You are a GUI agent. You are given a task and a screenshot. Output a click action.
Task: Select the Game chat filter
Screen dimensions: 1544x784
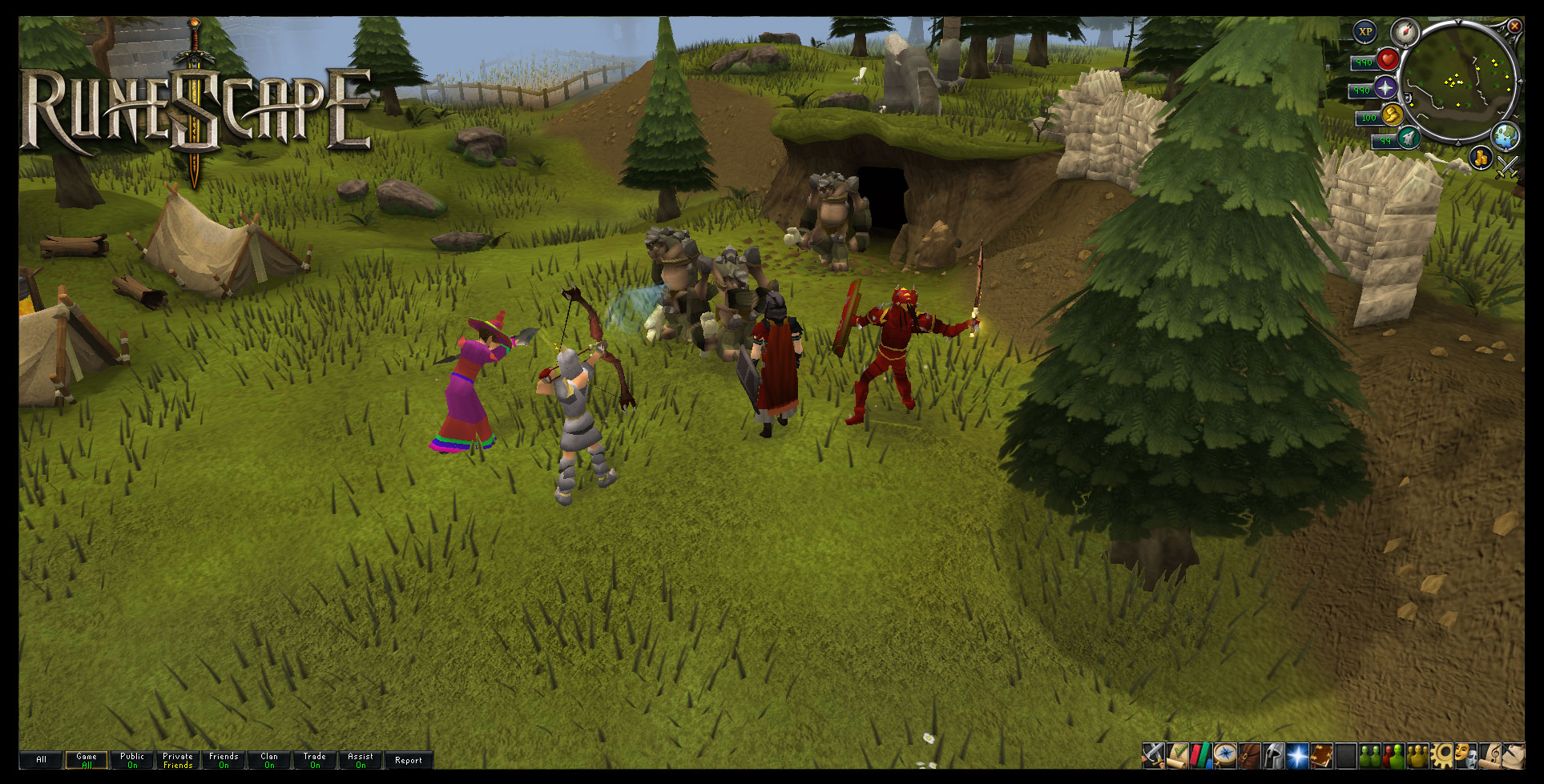(87, 760)
